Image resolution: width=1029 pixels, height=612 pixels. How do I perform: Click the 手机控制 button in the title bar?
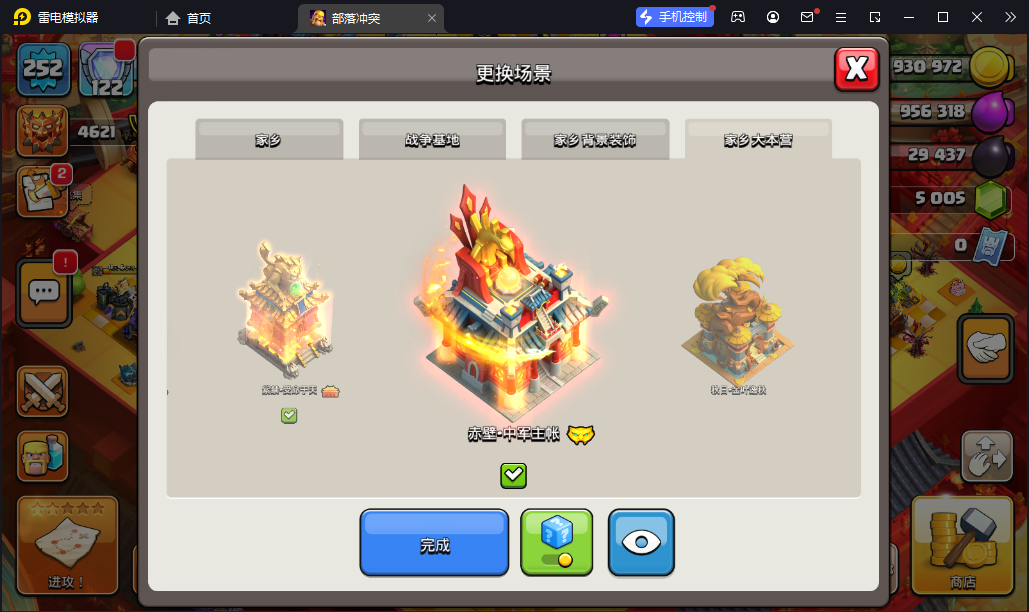[x=674, y=17]
